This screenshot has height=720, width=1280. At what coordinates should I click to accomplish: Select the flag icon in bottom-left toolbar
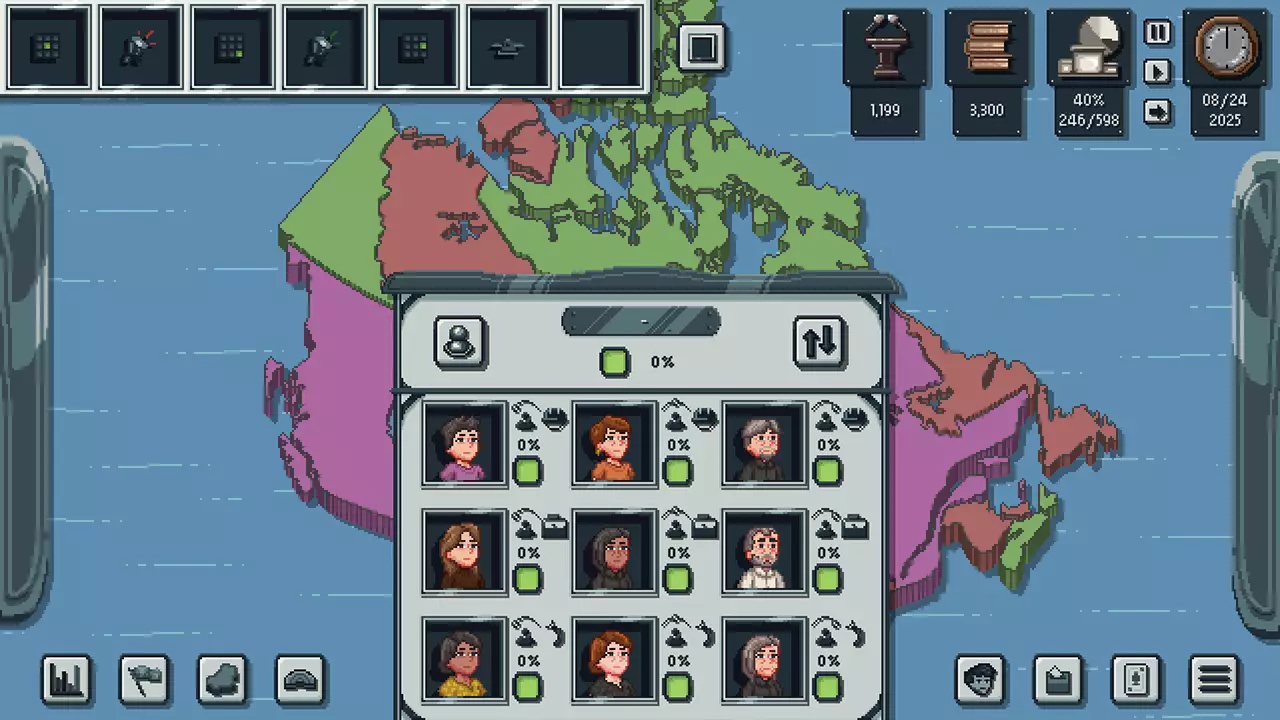coord(143,680)
